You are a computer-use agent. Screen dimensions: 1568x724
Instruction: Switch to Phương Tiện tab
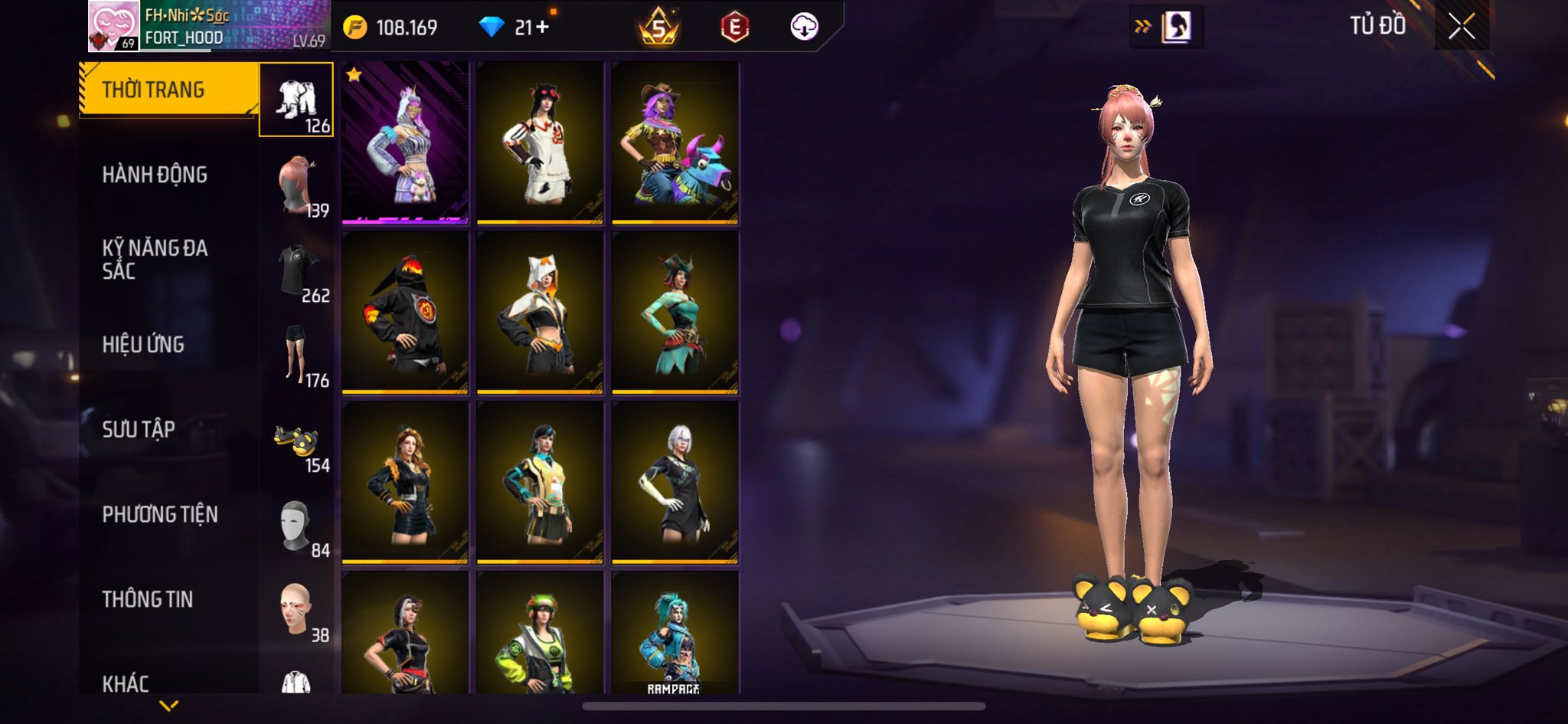160,514
